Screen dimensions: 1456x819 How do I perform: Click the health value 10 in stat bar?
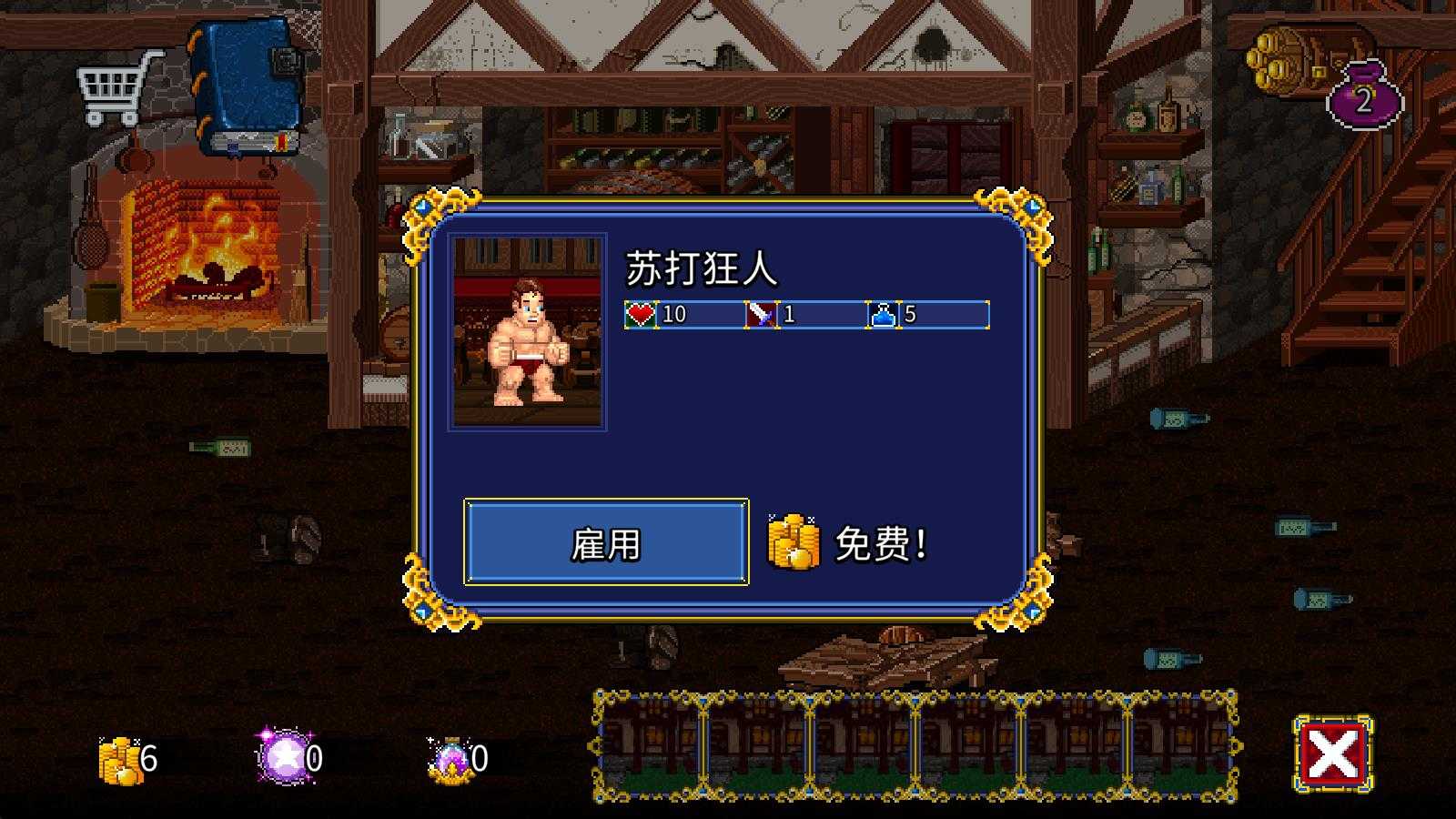[x=673, y=314]
